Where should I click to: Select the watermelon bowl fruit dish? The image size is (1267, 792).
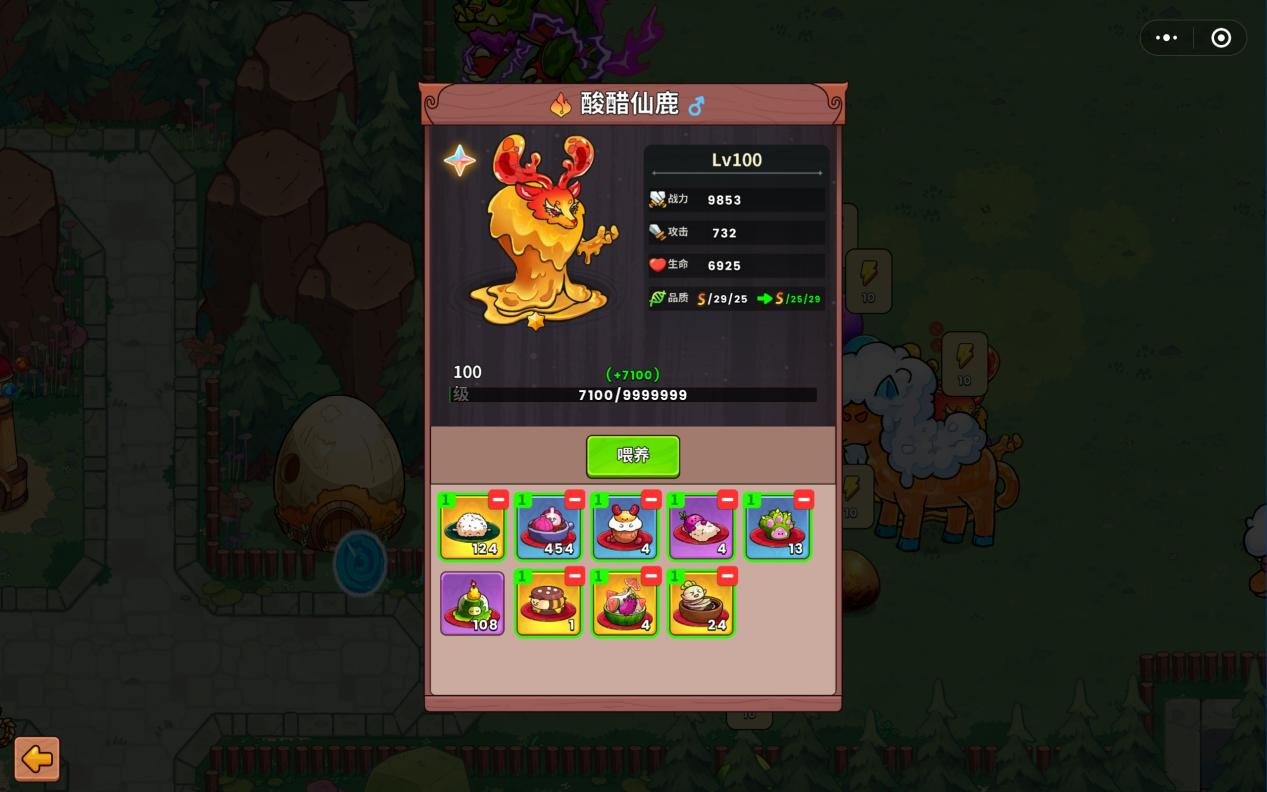pyautogui.click(x=624, y=604)
